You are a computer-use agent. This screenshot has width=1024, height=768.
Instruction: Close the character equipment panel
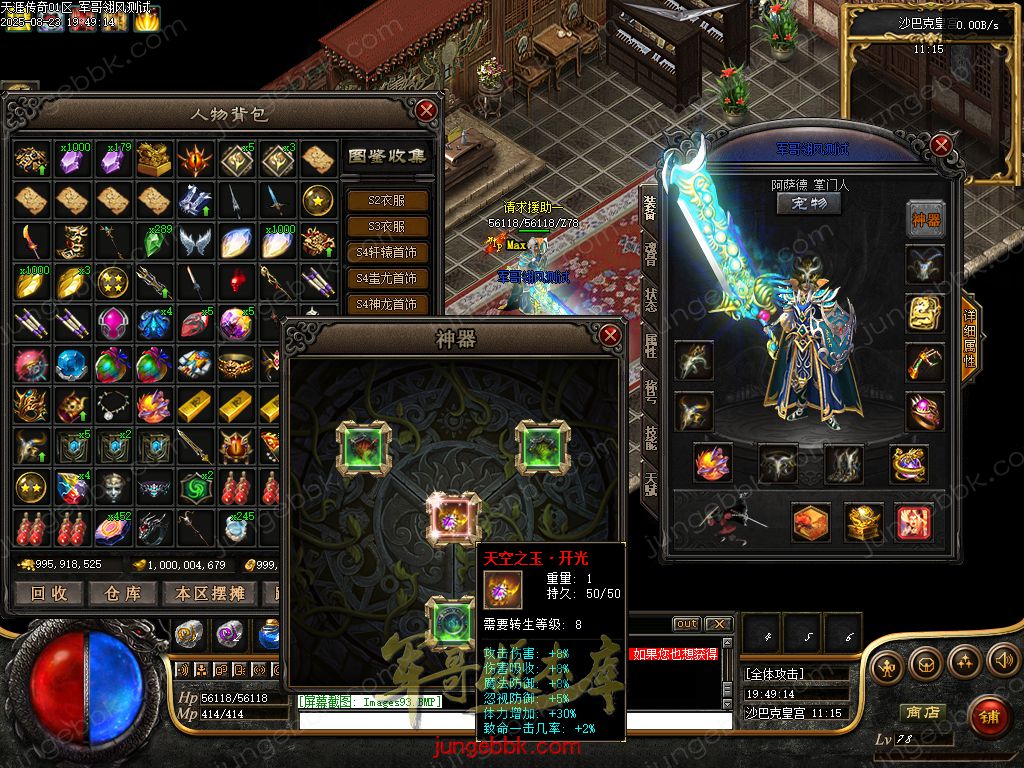940,145
